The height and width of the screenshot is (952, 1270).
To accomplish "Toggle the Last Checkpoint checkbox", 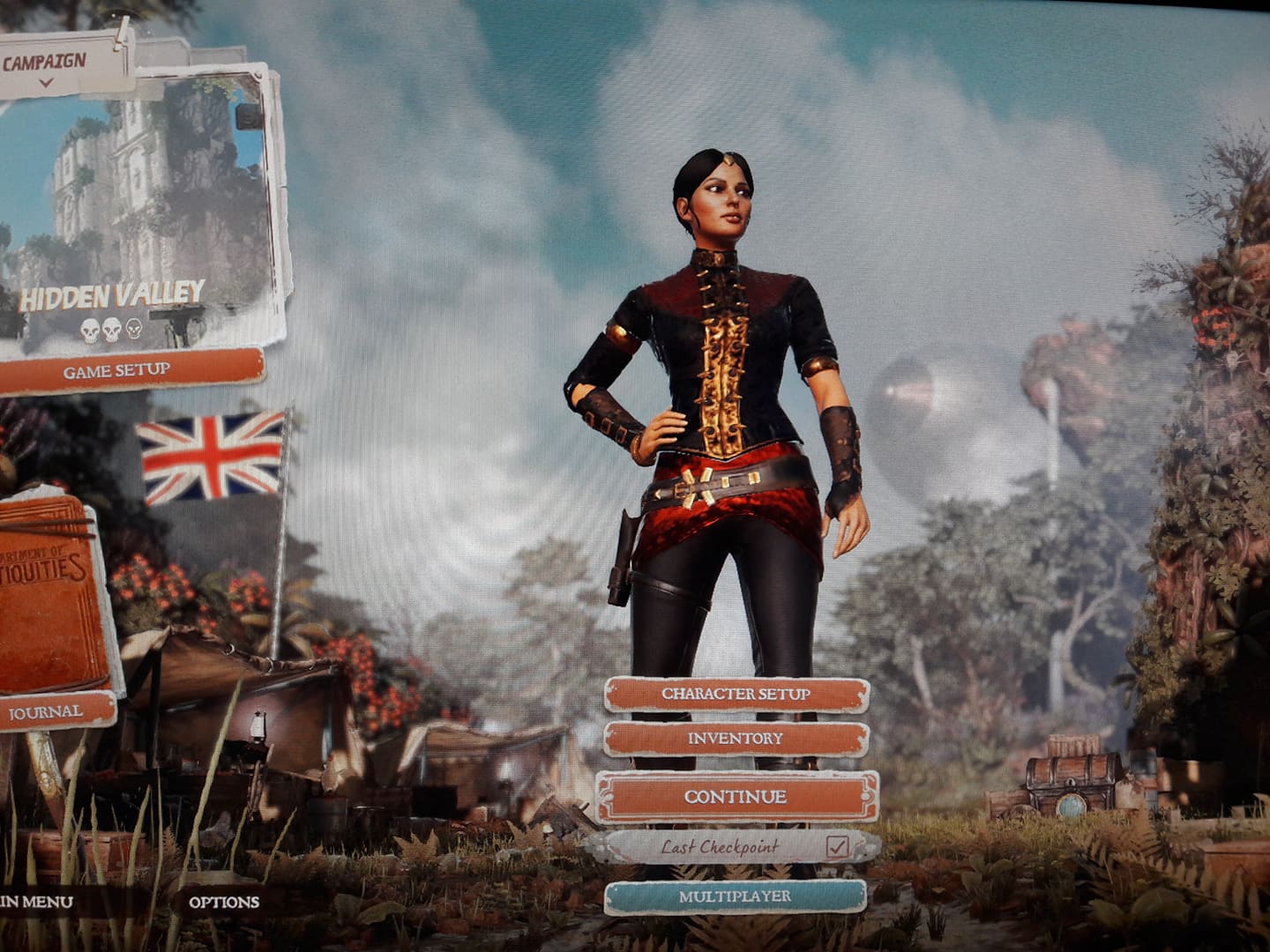I will pos(837,847).
